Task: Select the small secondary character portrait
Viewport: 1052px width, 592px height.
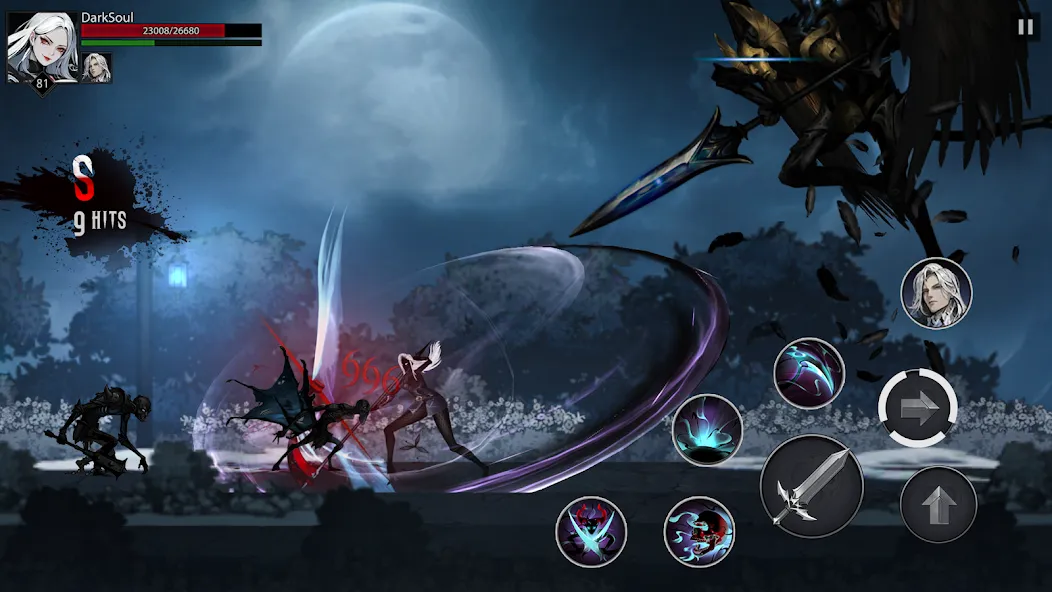Action: click(x=97, y=67)
